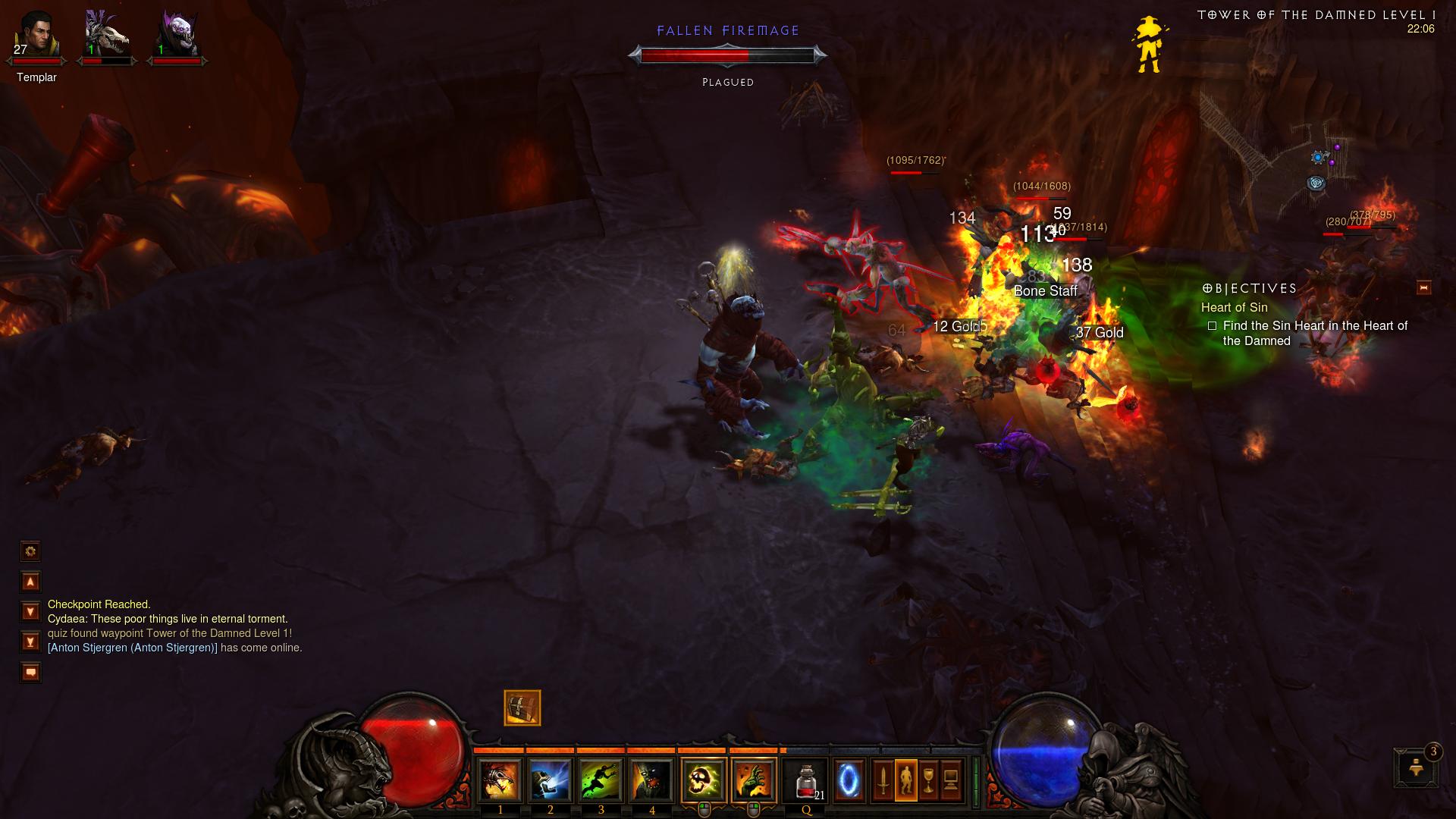Image resolution: width=1456 pixels, height=819 pixels.
Task: Click the Heart of Sin quest title
Action: pos(1234,307)
